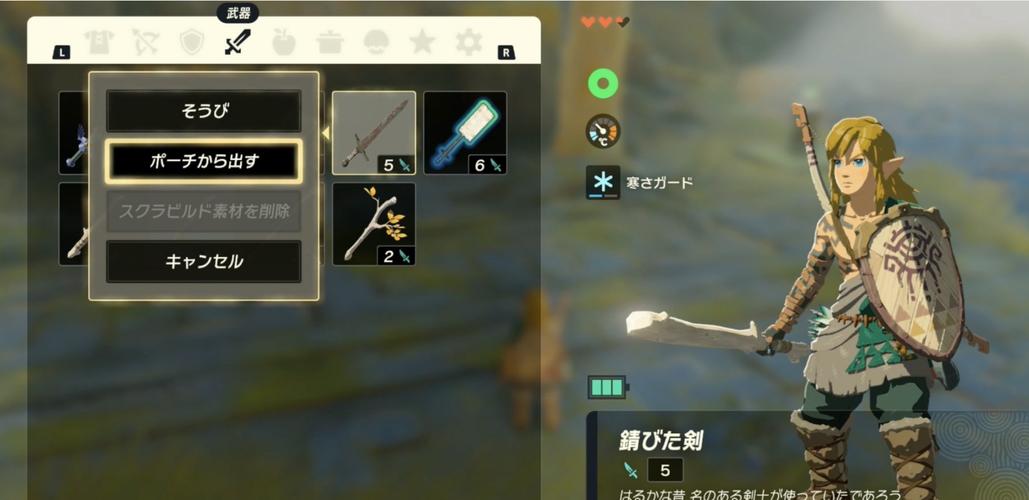
Task: Open the gear system settings tab
Action: click(x=468, y=42)
